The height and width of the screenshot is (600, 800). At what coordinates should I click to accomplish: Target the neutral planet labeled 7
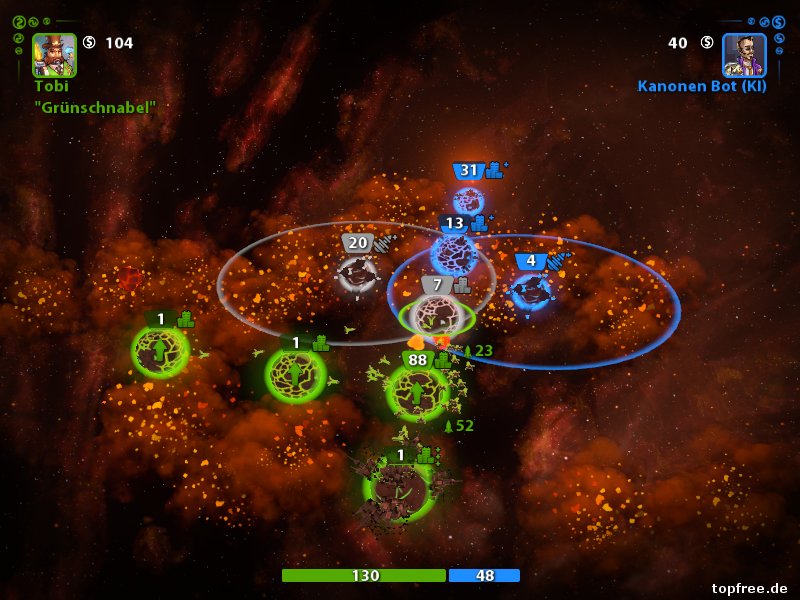(437, 316)
